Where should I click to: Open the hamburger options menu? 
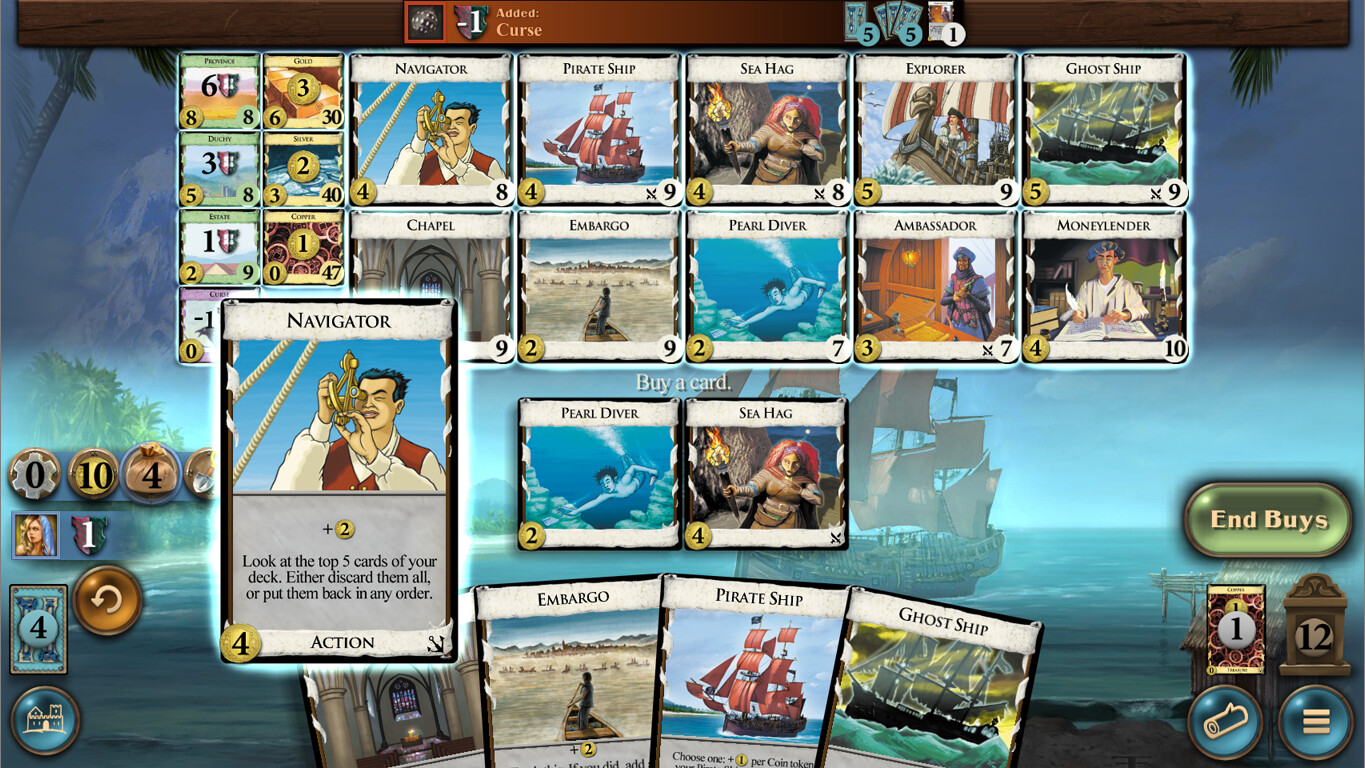tap(1313, 720)
